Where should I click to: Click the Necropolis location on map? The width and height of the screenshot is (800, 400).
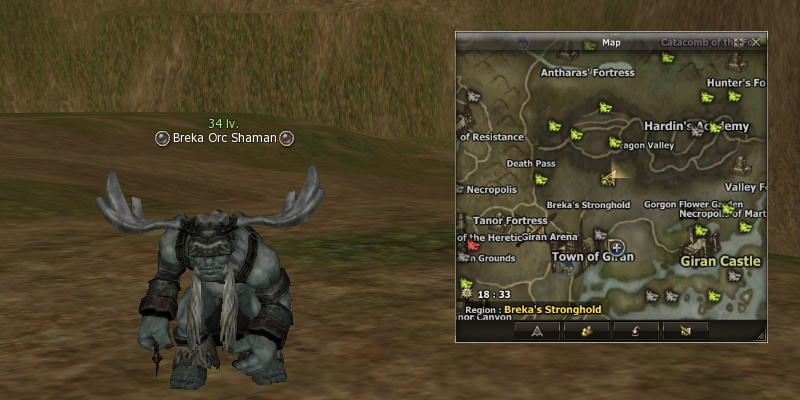(x=491, y=187)
